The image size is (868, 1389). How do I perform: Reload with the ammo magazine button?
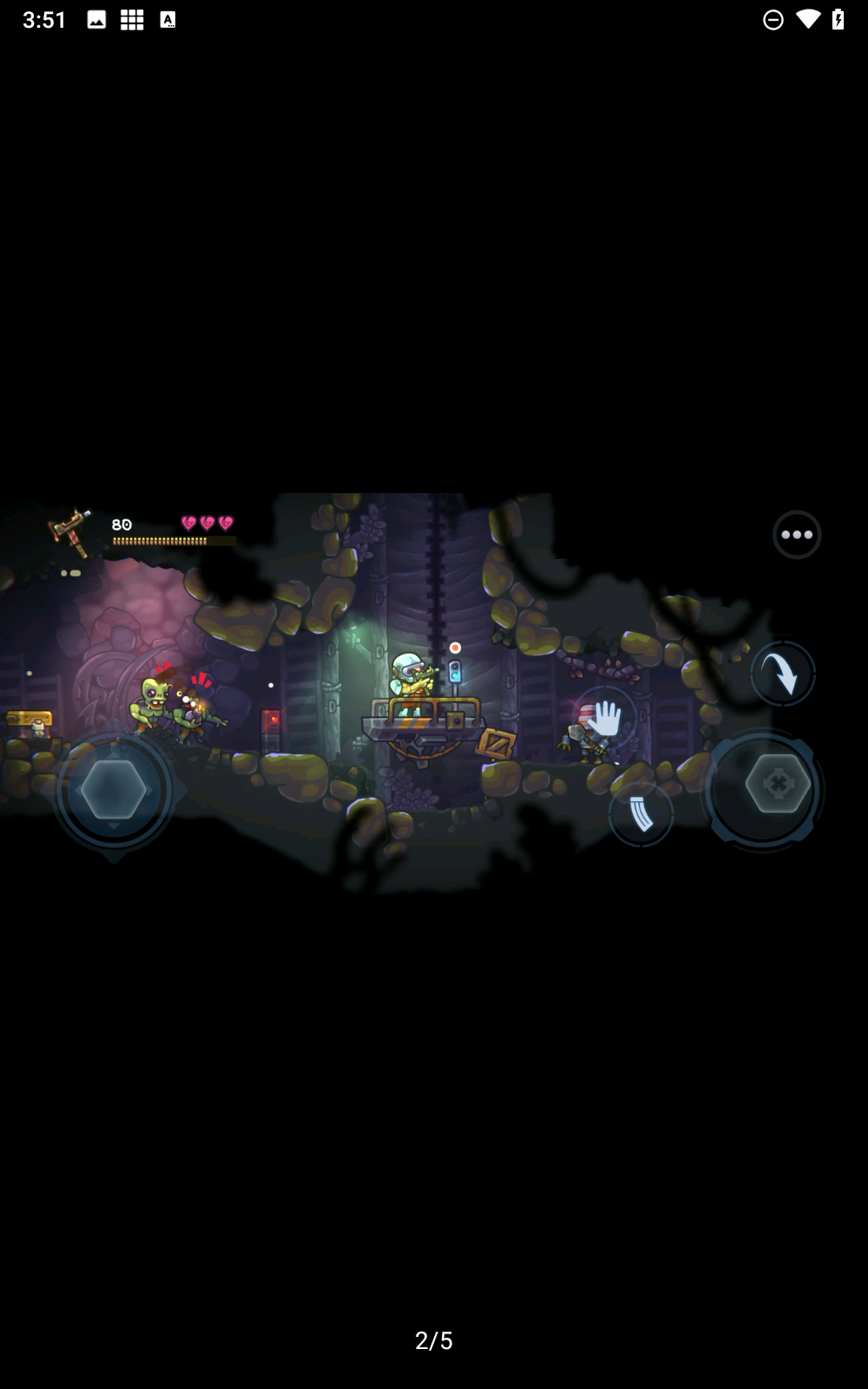coord(641,814)
